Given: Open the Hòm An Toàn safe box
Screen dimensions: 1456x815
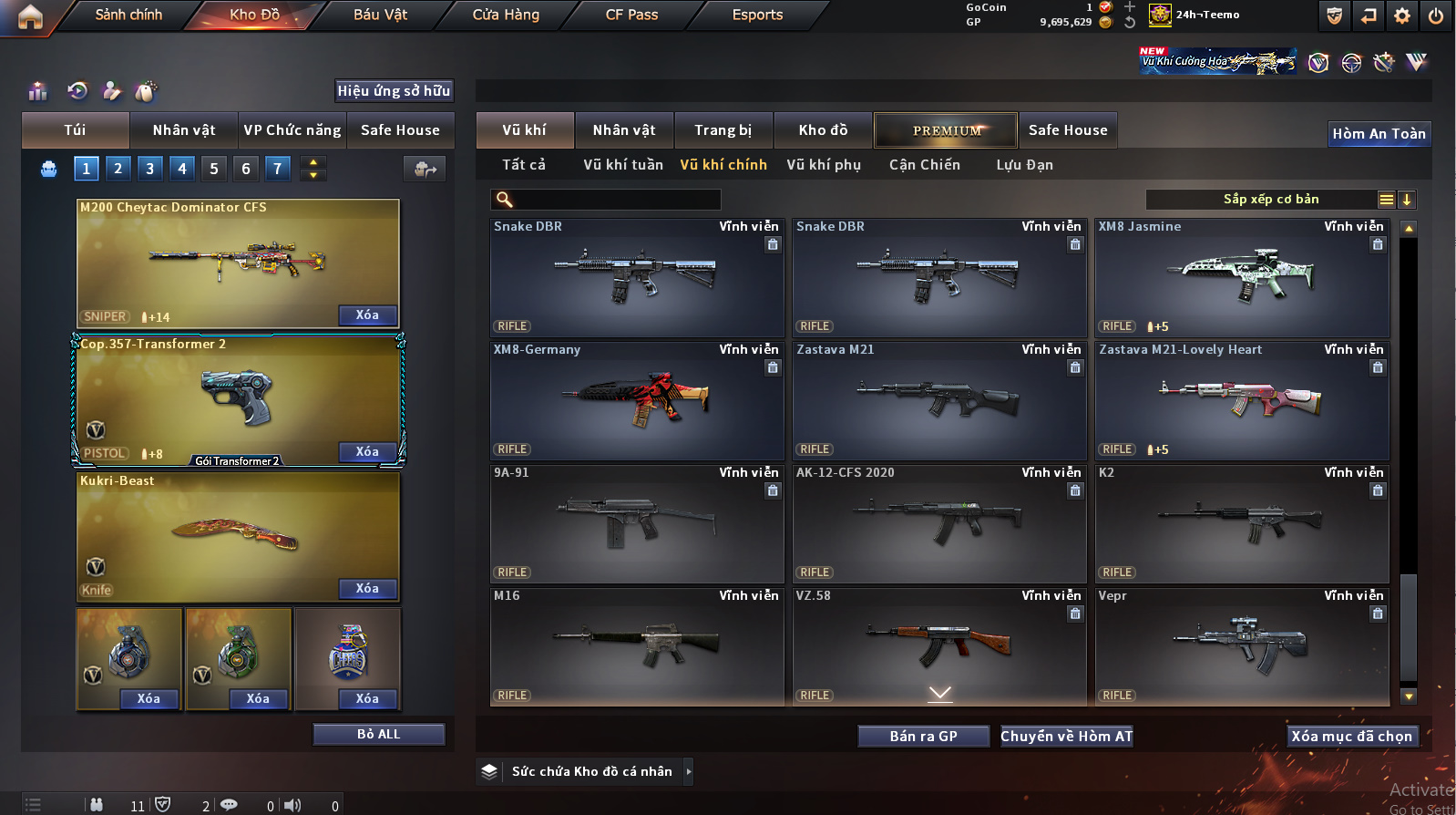Looking at the screenshot, I should point(1379,134).
